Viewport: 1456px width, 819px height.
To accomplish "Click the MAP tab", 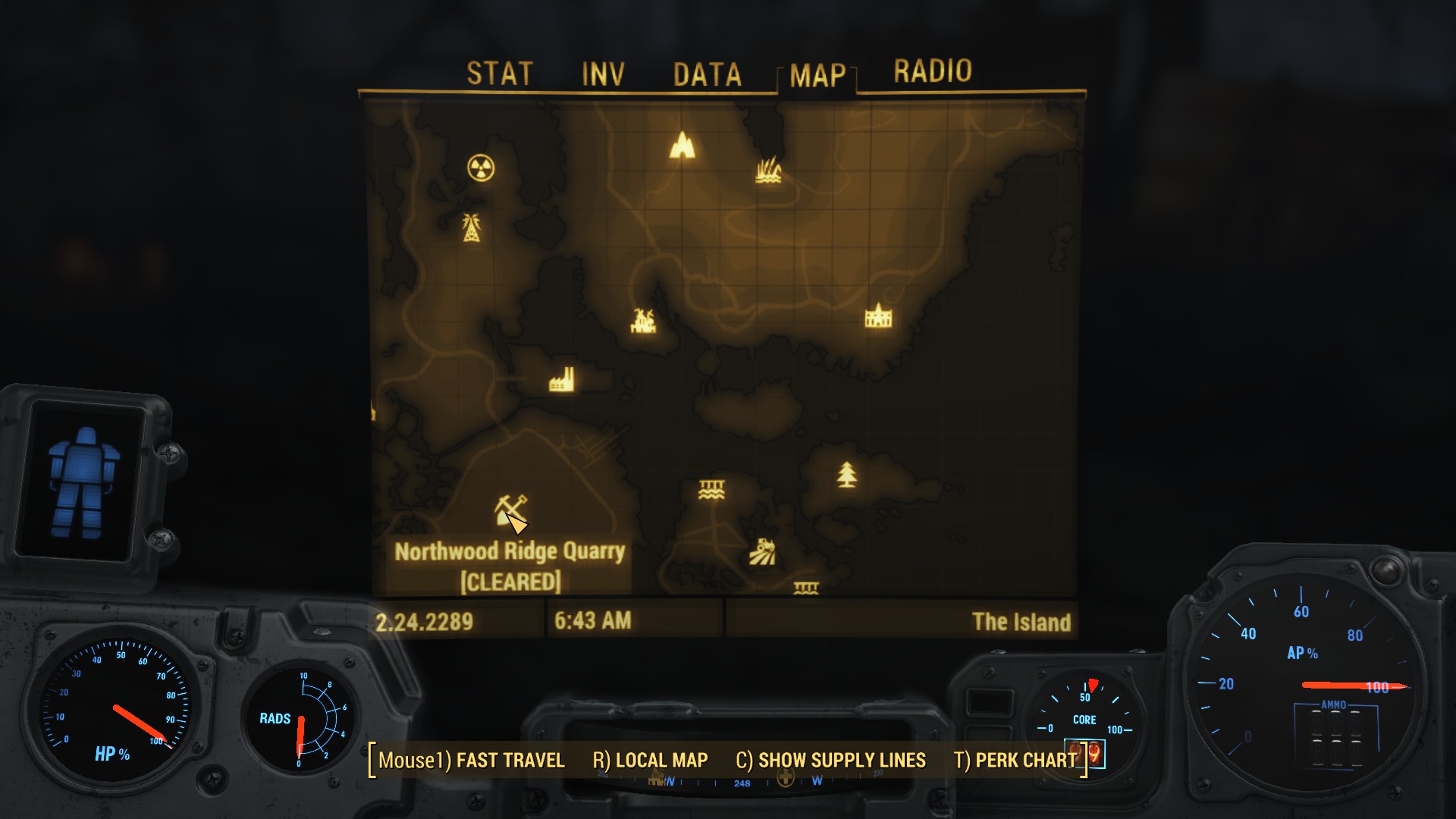I will pyautogui.click(x=817, y=75).
